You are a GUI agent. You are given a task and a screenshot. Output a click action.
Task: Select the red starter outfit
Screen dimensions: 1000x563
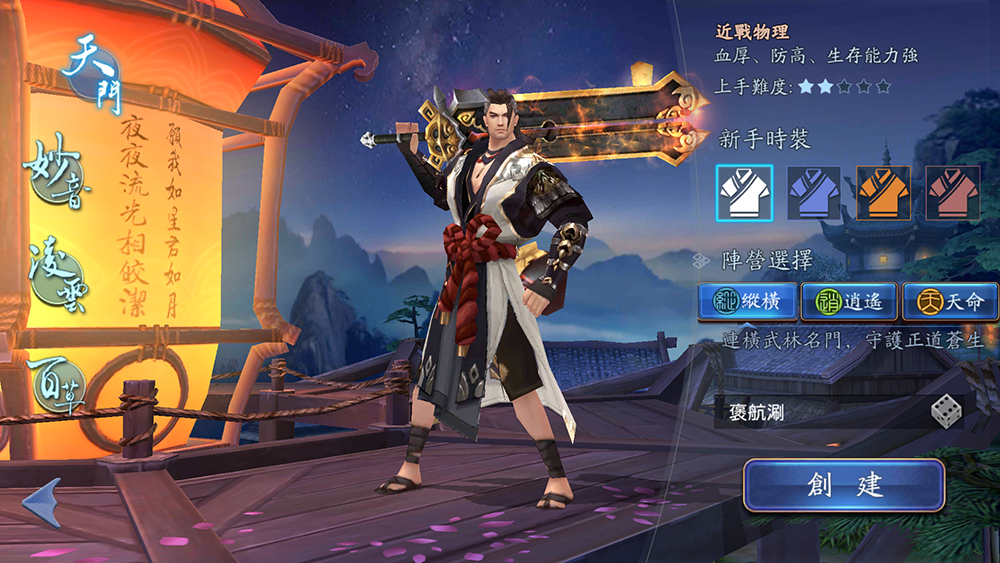click(952, 193)
